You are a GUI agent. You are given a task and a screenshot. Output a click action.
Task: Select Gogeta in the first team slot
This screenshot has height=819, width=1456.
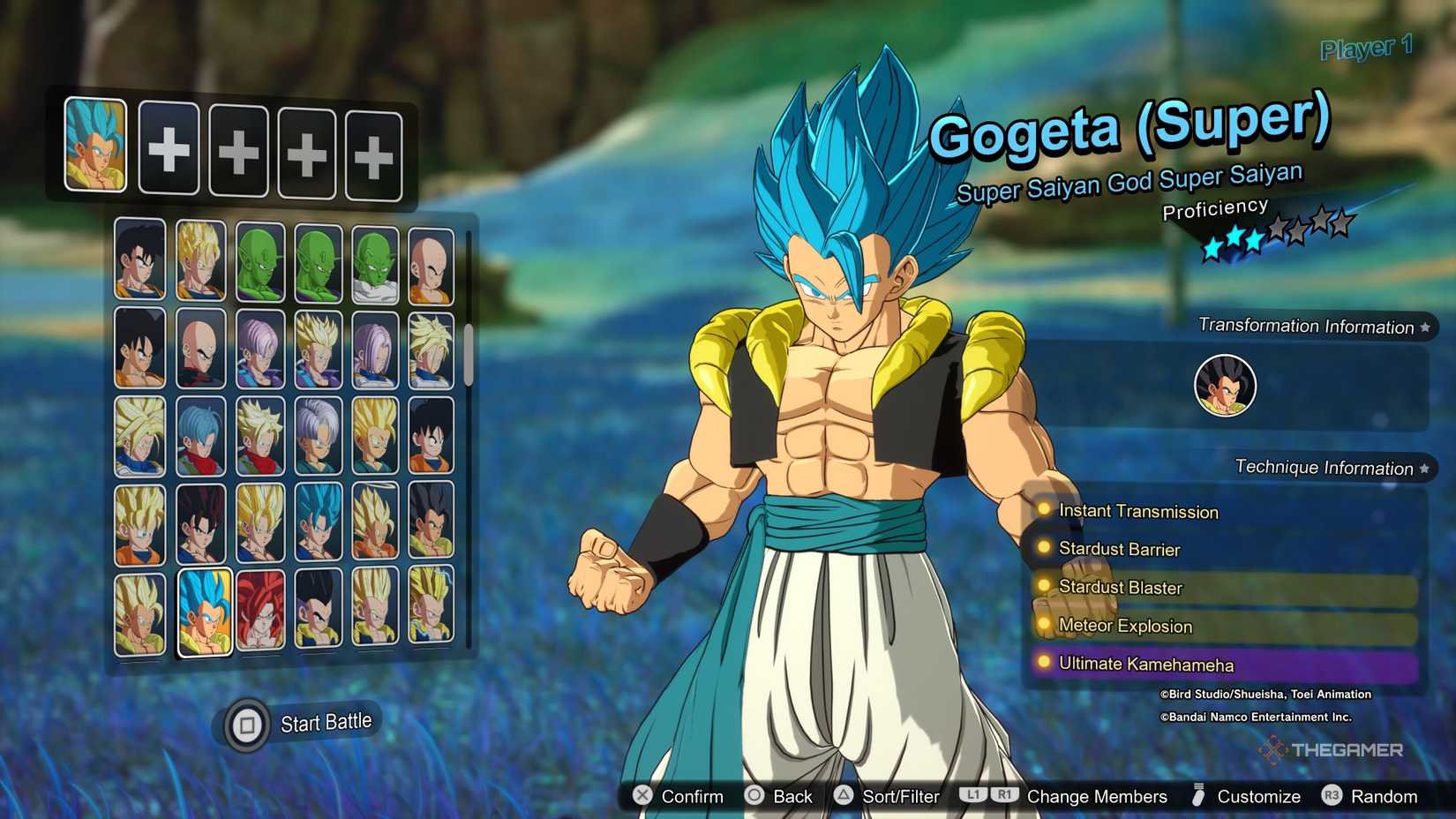point(95,145)
